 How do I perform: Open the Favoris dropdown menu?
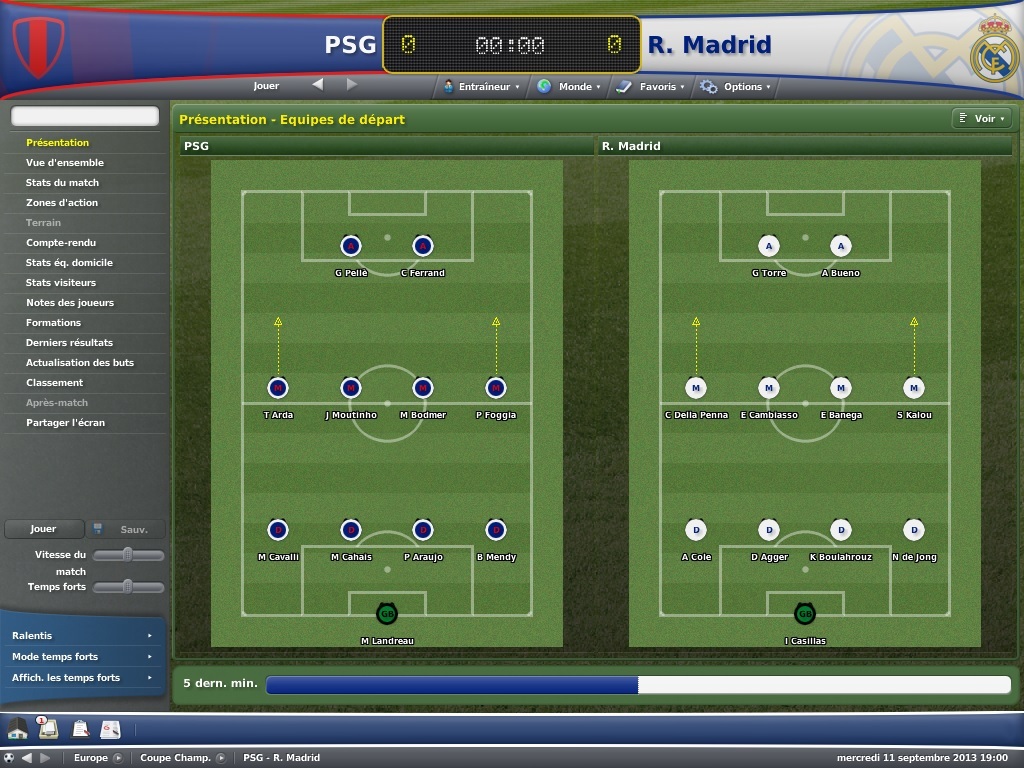pos(653,87)
